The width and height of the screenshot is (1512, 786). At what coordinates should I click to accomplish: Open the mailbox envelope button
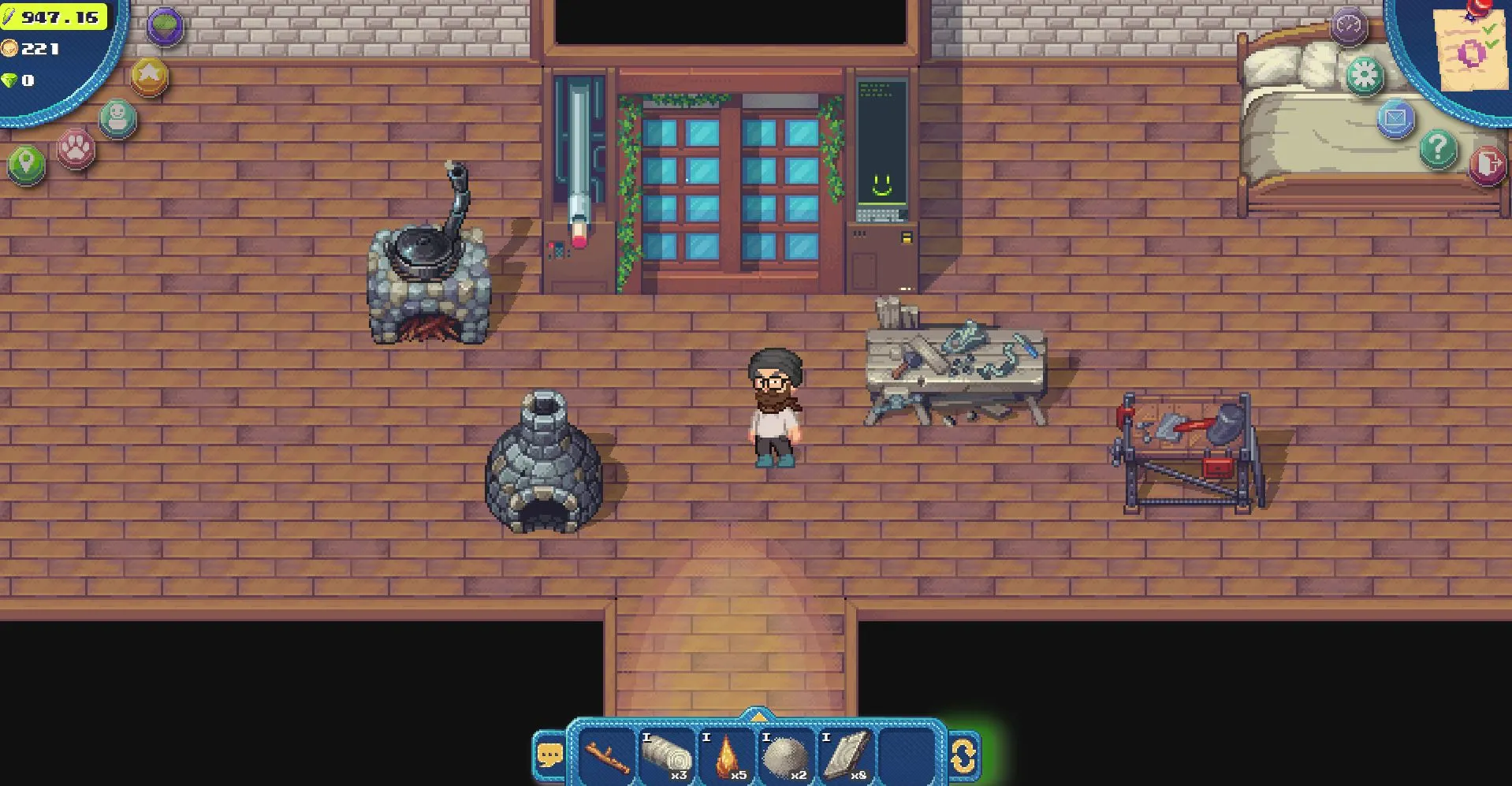[x=1395, y=119]
